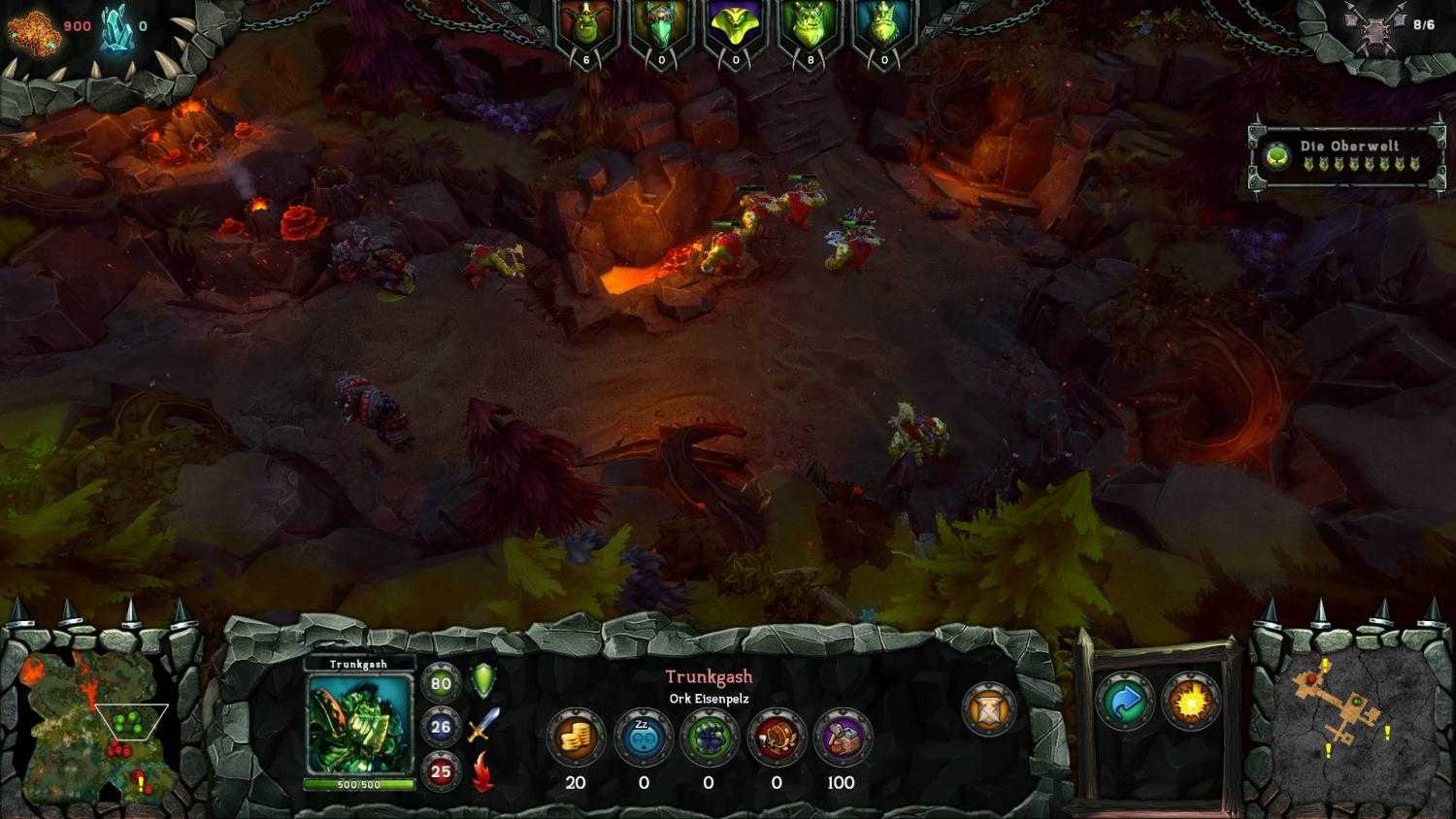Click the beer barrel need icon
The width and height of the screenshot is (1456, 819).
[776, 738]
